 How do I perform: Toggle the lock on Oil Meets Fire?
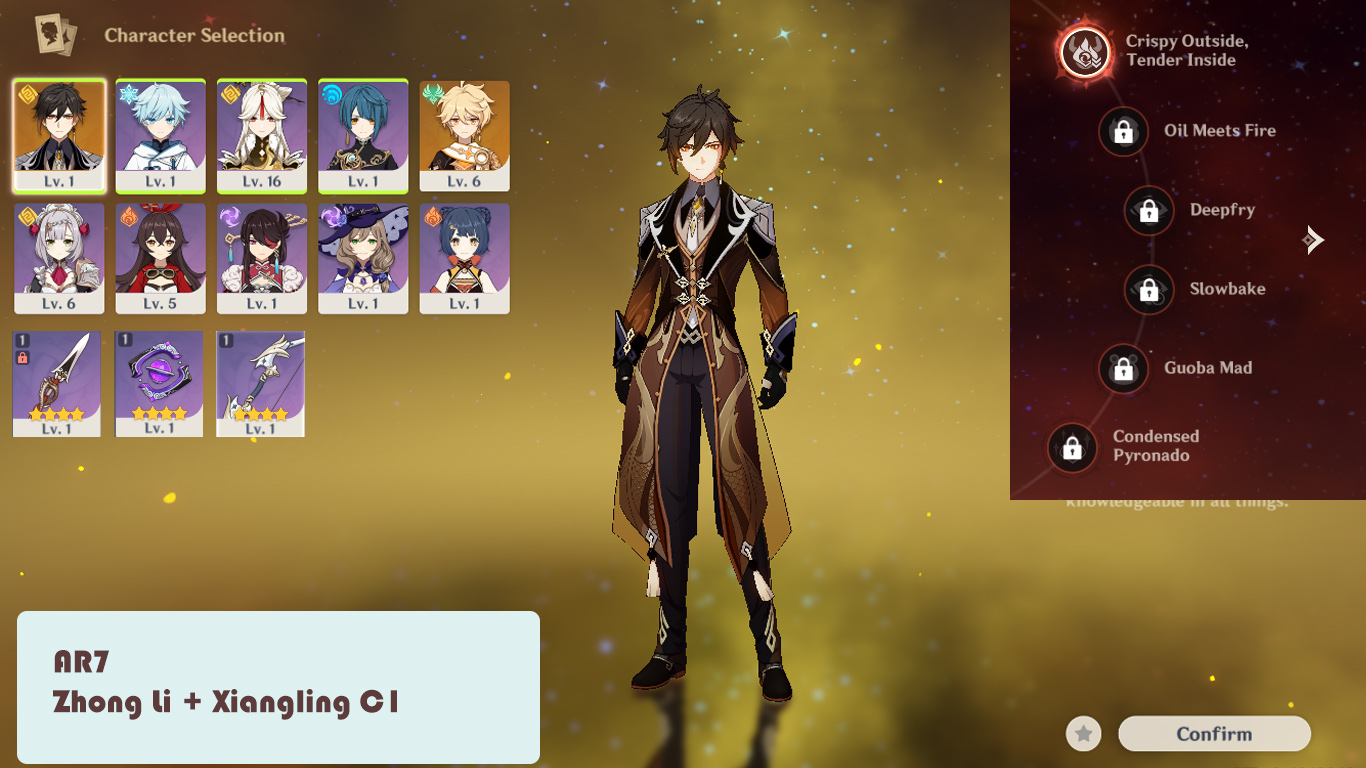(1123, 131)
